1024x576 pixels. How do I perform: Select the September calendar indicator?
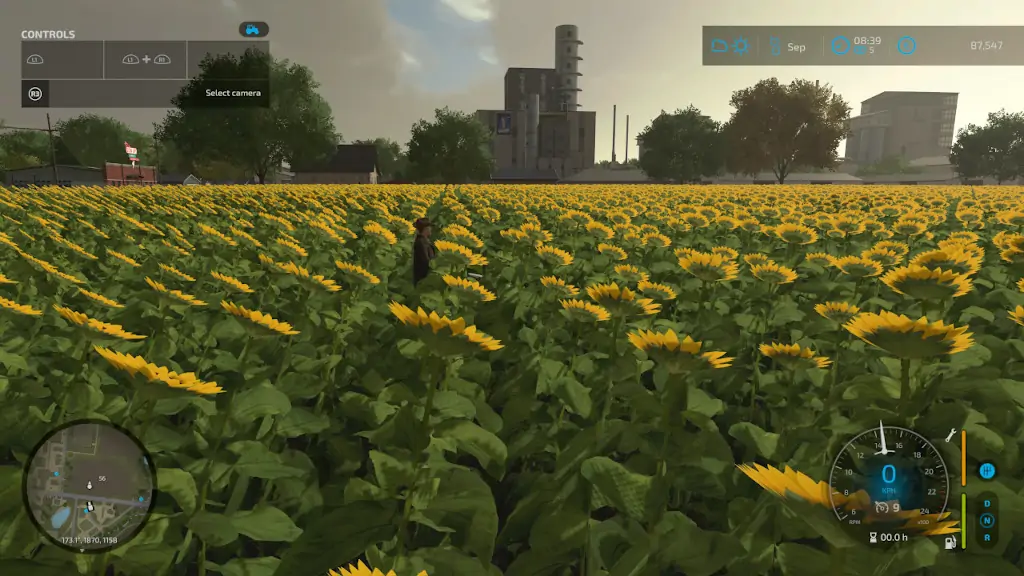coord(787,46)
